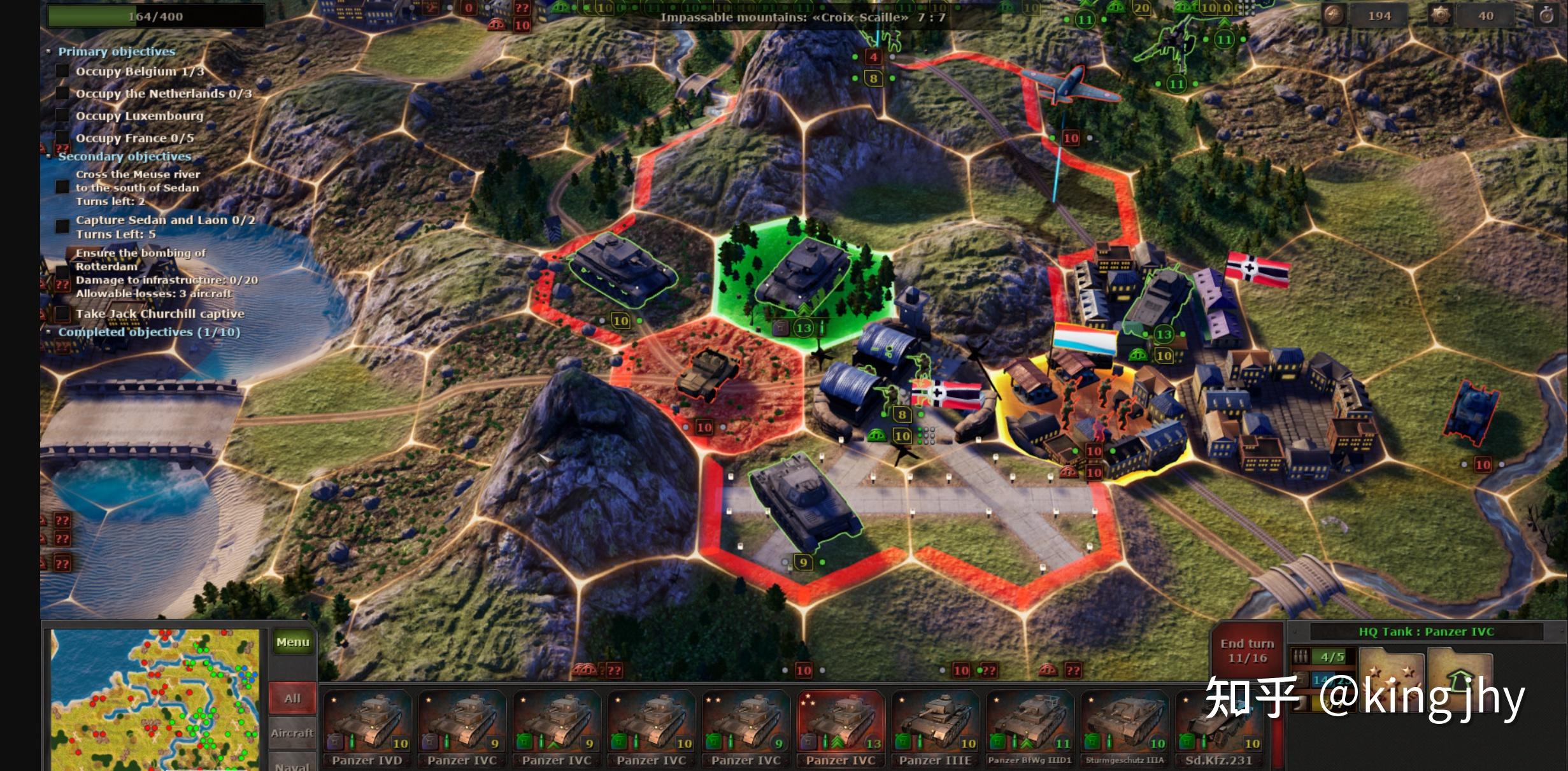The image size is (1568, 771).
Task: Pick the Sturmgeschutz IIIA unit card
Action: point(1124,727)
